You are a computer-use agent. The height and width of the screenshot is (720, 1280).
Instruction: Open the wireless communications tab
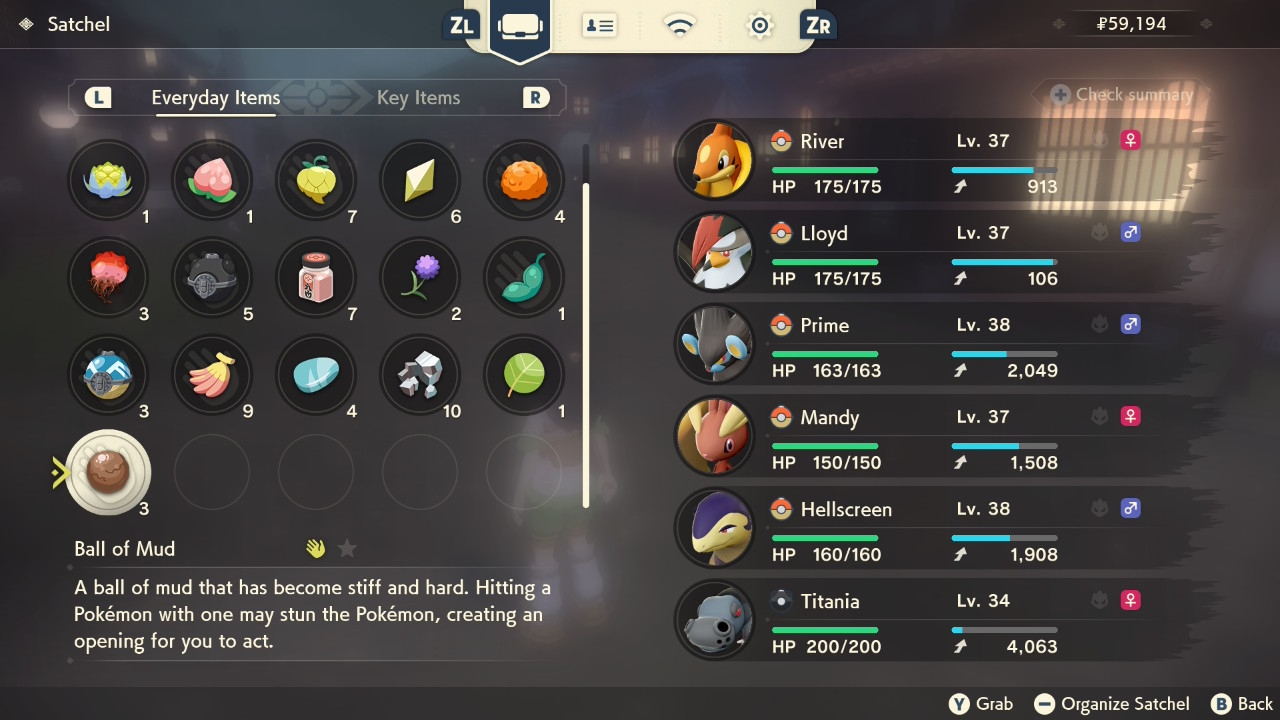point(680,26)
